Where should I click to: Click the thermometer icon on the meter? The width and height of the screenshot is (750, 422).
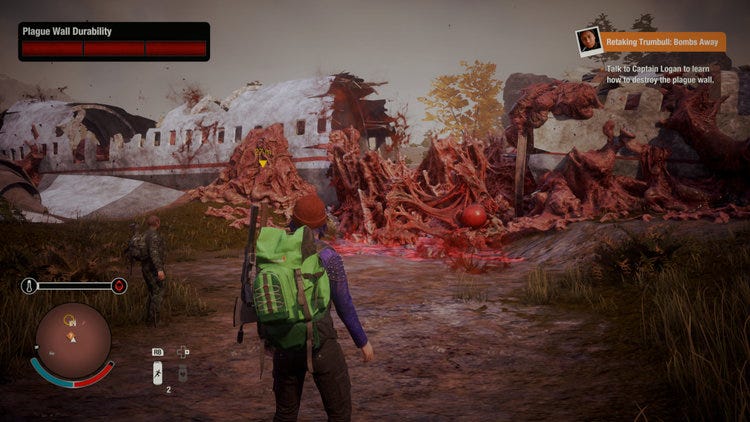29,286
